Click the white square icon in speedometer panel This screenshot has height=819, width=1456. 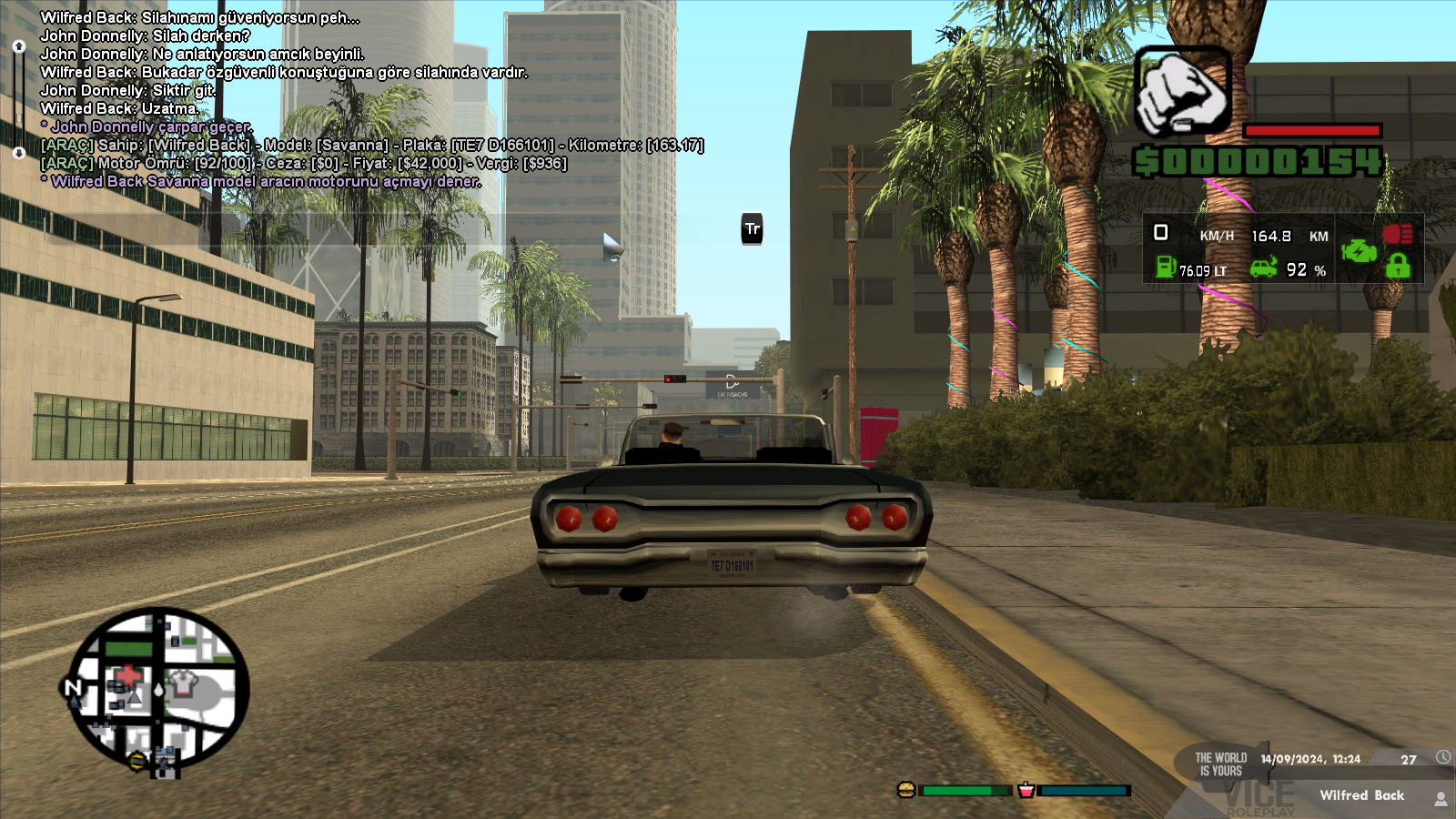[1160, 233]
